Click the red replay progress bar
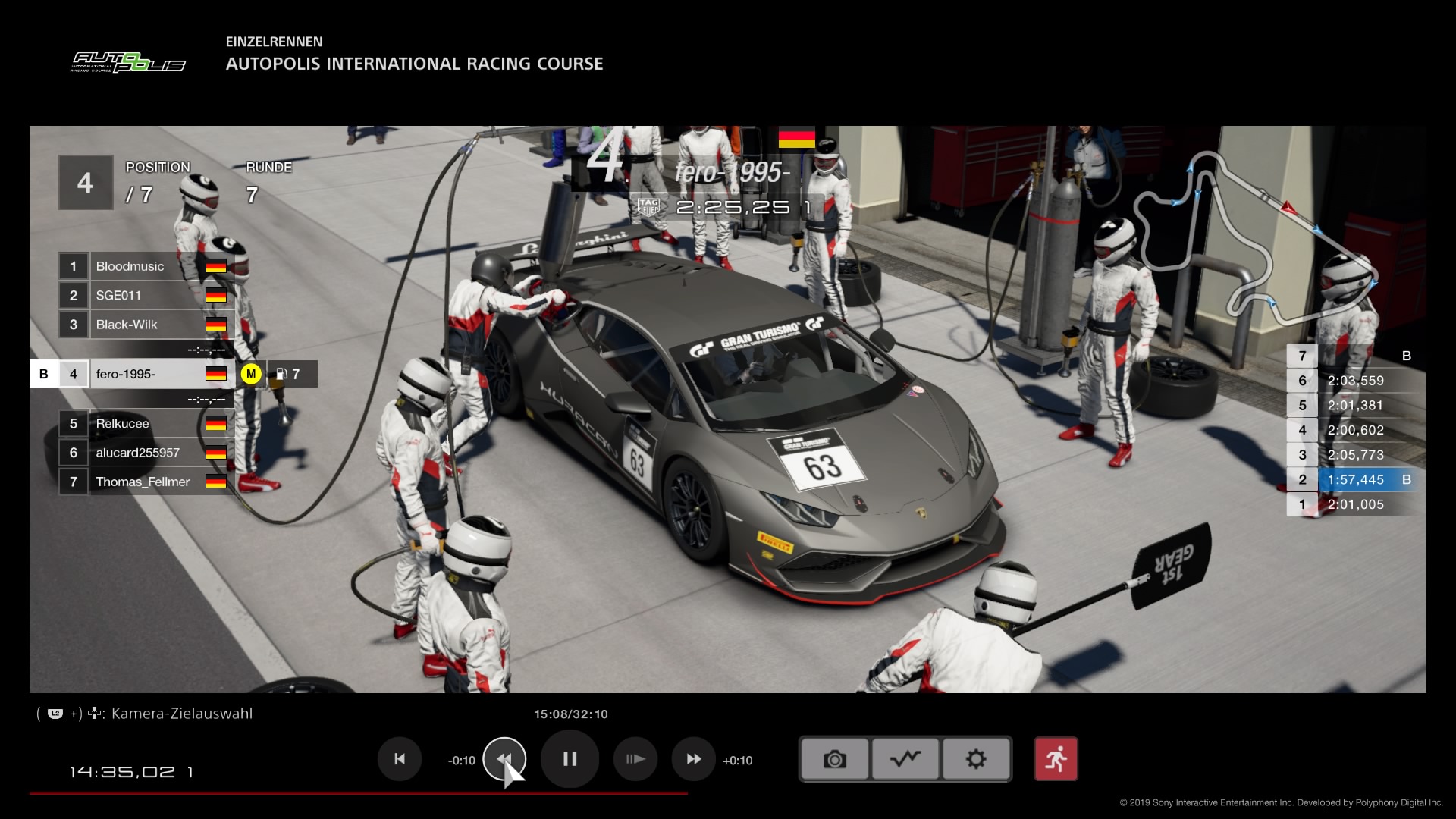Viewport: 1456px width, 819px height. coord(358,793)
